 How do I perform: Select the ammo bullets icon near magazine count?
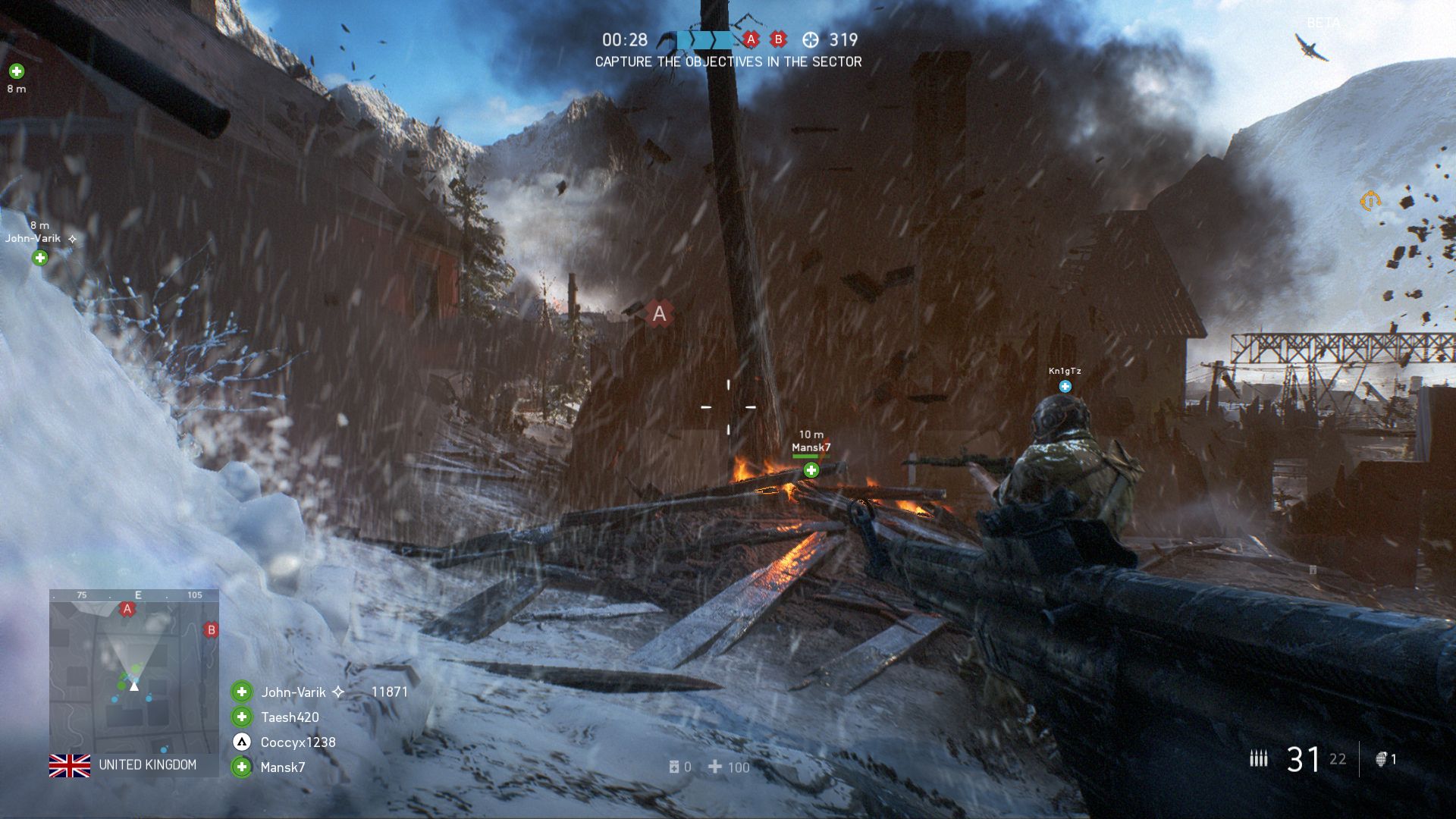click(1259, 758)
